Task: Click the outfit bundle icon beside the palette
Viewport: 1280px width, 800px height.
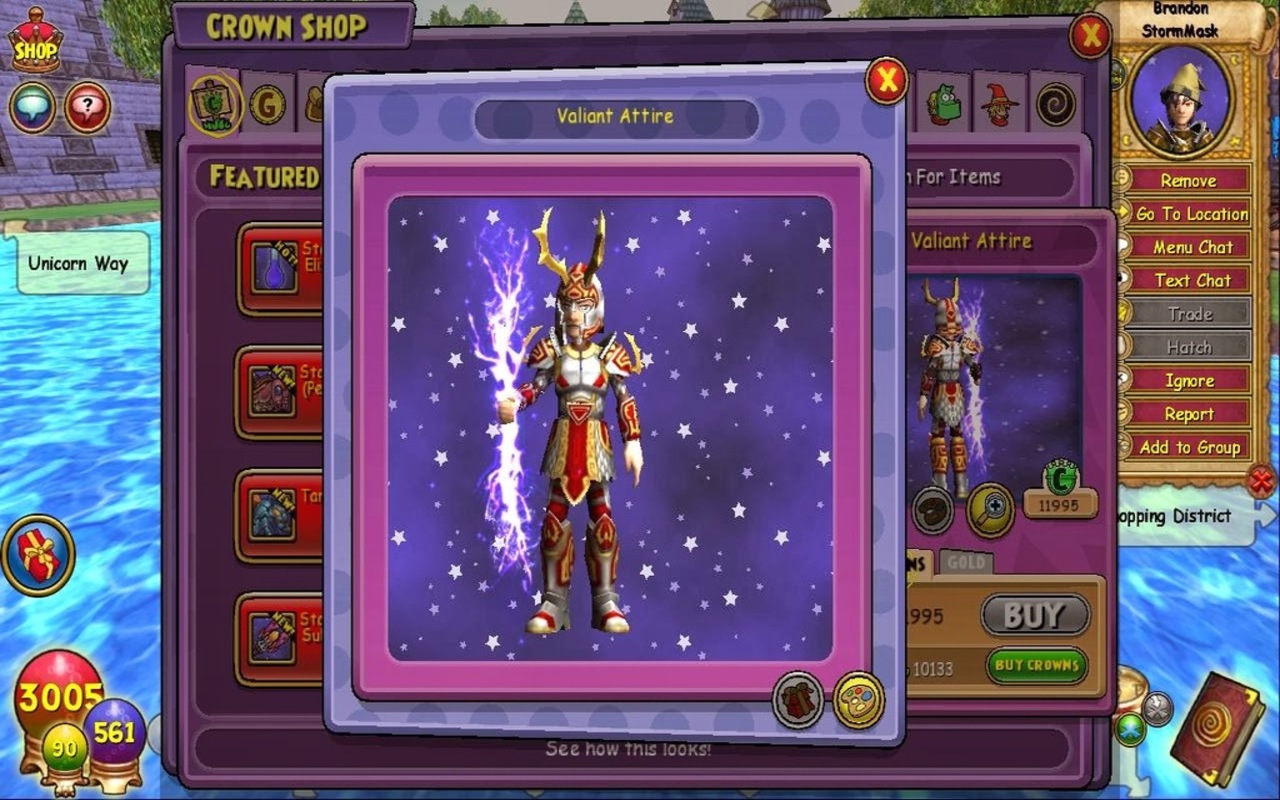Action: coord(795,702)
